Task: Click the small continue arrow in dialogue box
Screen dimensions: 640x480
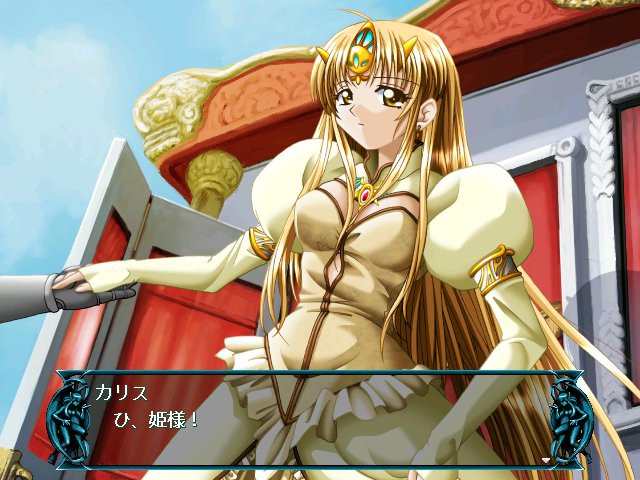Action: [x=545, y=460]
